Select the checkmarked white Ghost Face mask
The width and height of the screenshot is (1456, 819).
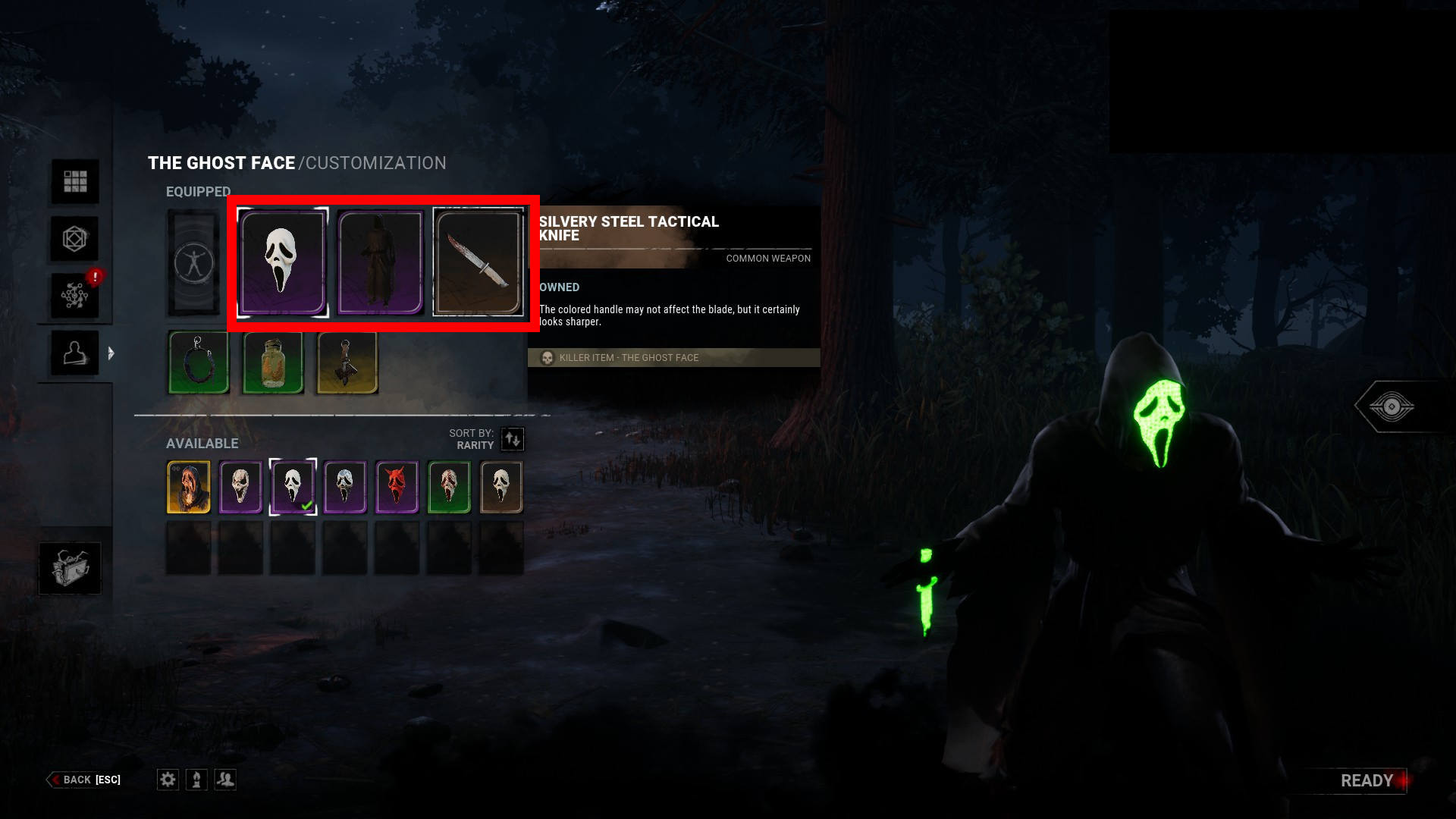coord(293,487)
